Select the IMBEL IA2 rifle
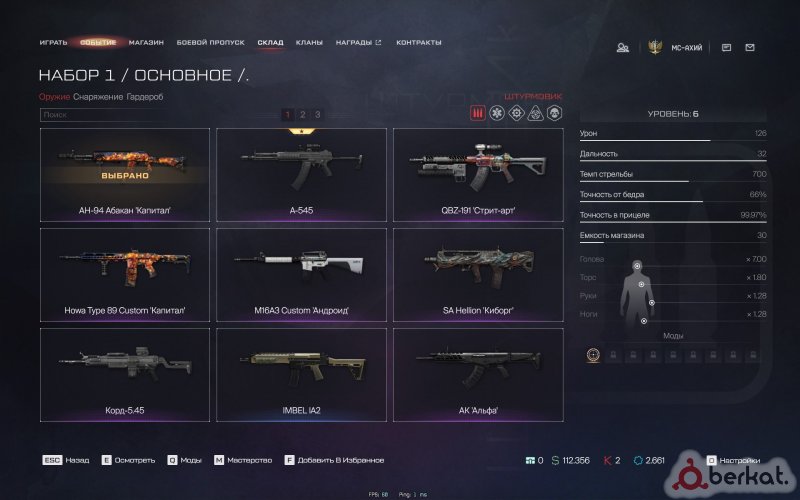This screenshot has width=800, height=500. click(302, 374)
